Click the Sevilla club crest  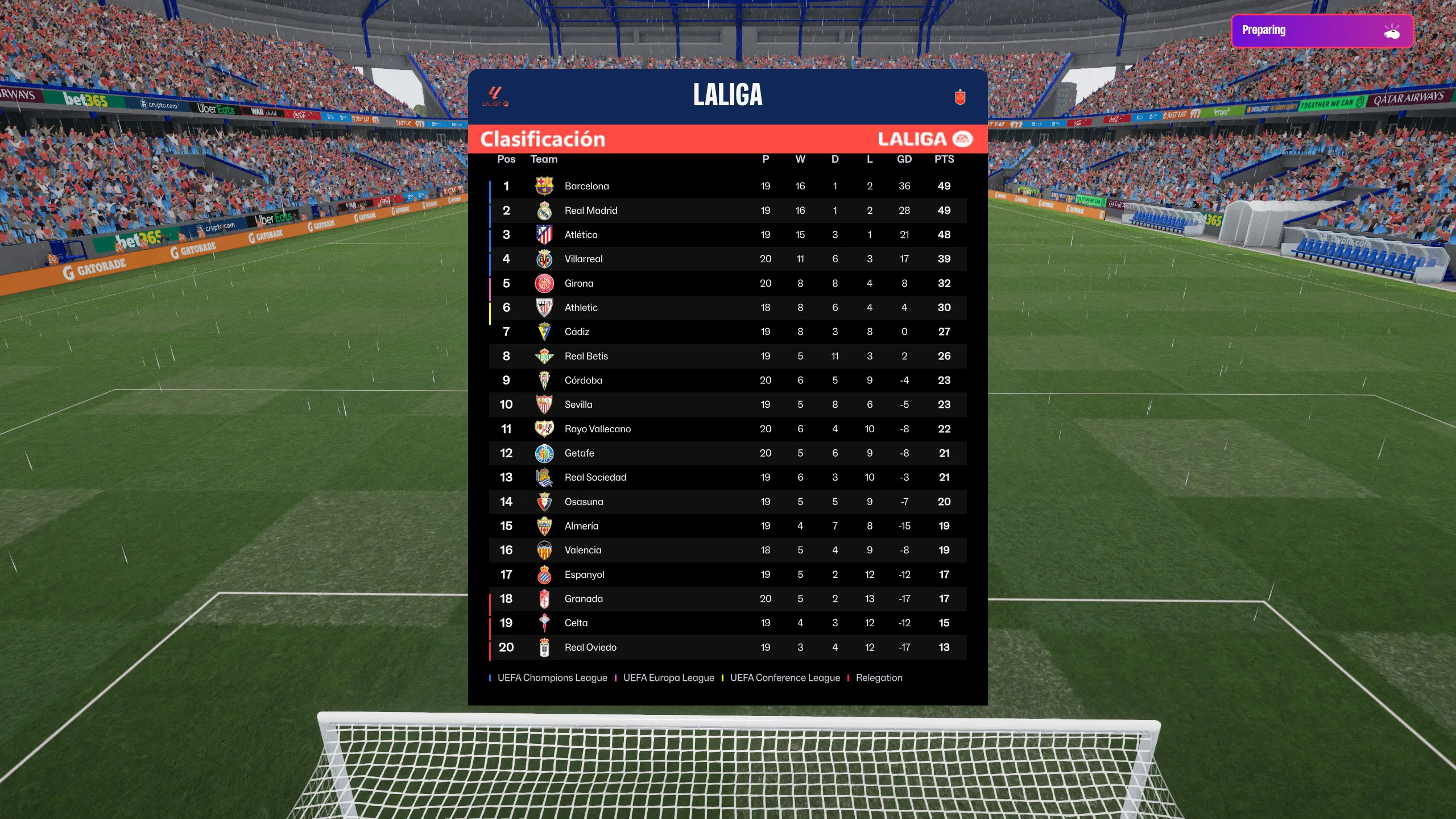544,404
